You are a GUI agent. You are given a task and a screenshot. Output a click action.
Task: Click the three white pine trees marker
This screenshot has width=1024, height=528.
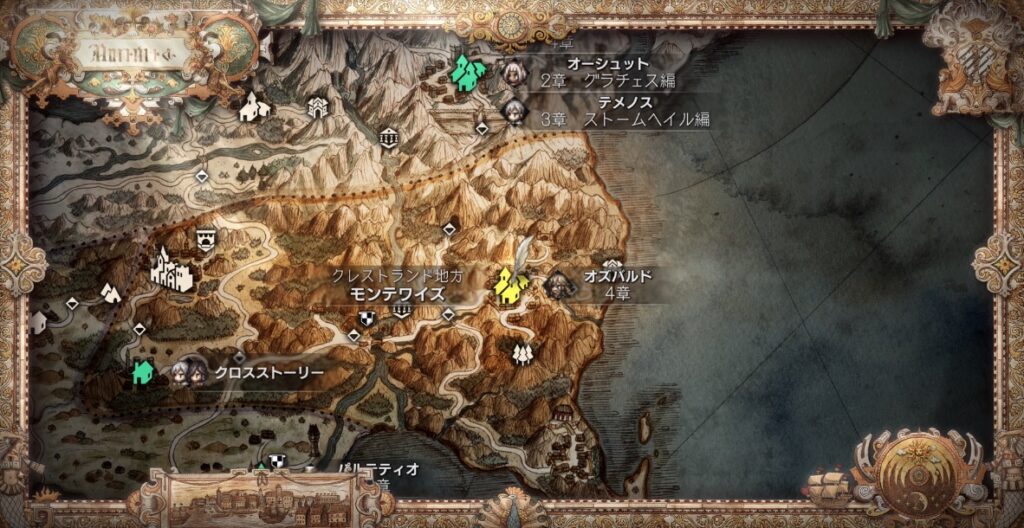pos(521,352)
